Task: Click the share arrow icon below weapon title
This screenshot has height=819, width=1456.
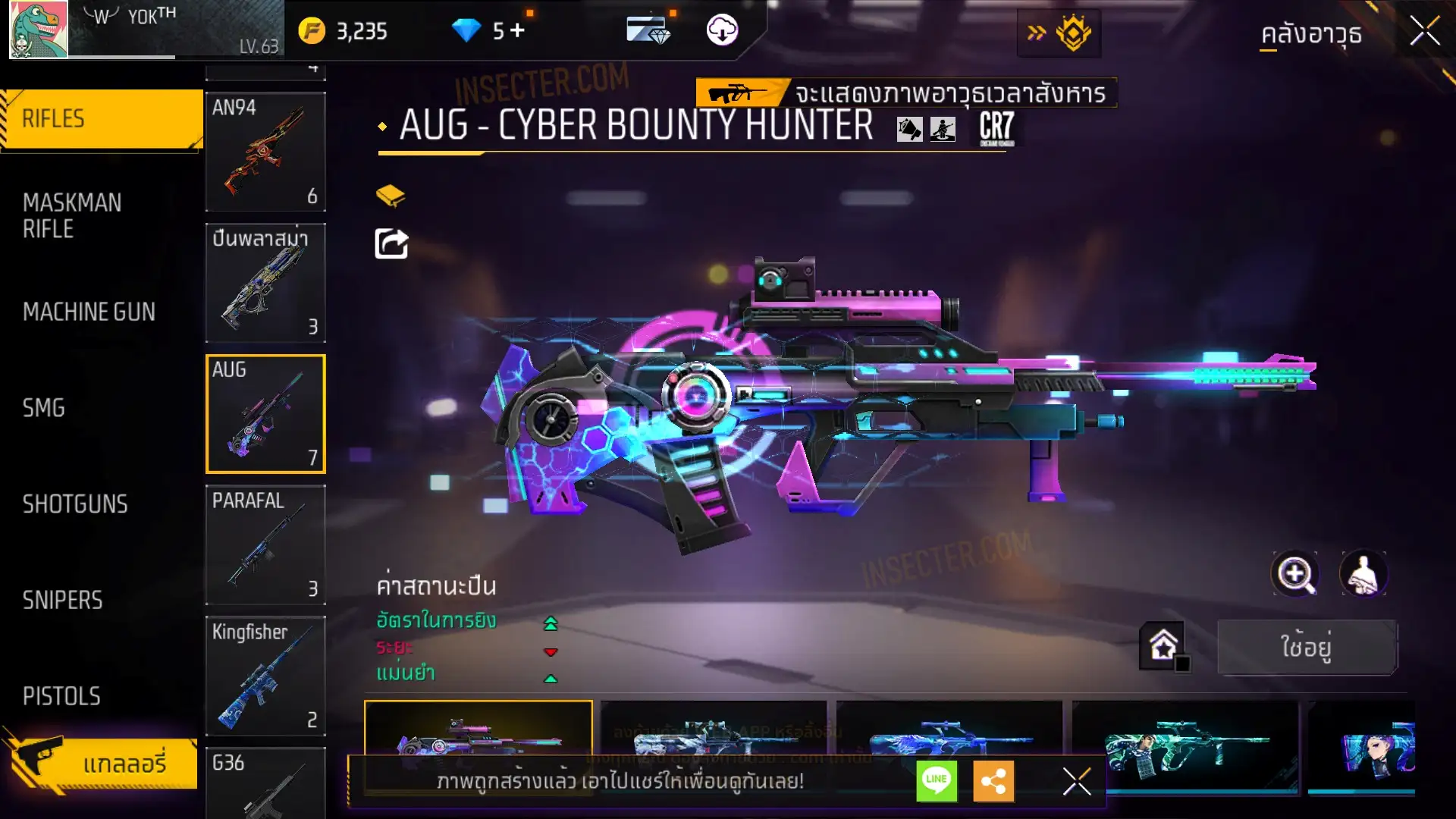Action: (x=391, y=243)
